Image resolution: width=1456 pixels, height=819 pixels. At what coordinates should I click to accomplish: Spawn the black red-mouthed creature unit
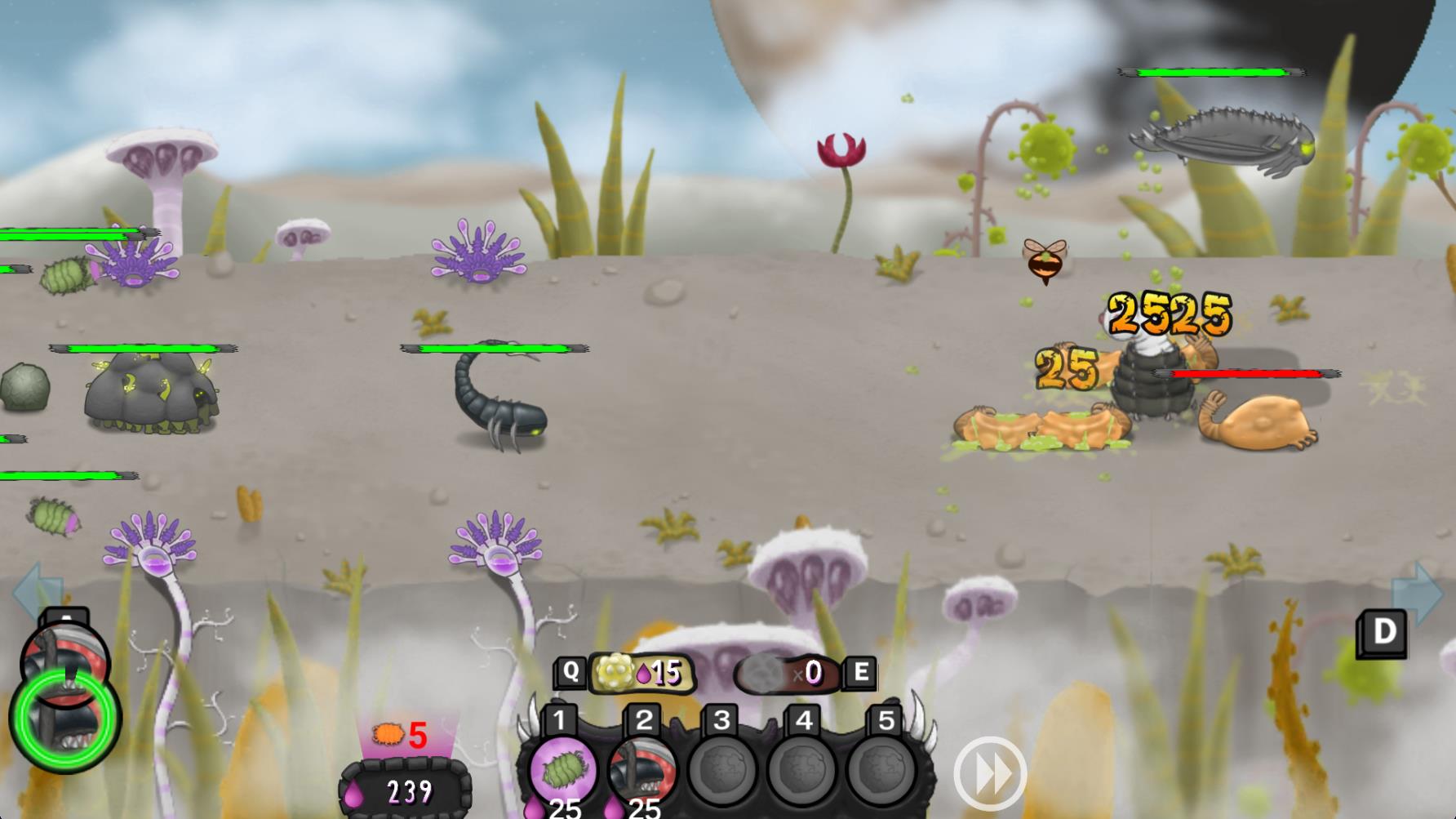pos(643,768)
